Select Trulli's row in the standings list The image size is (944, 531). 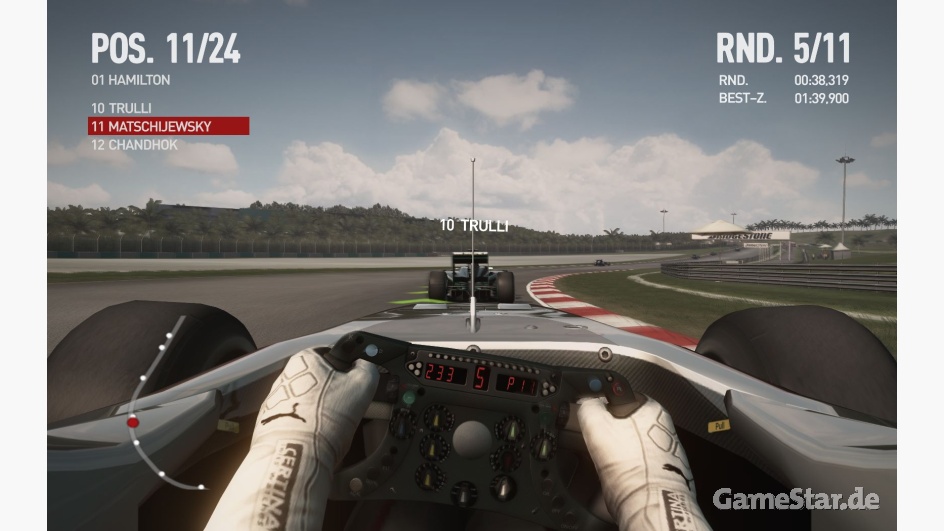pyautogui.click(x=121, y=108)
